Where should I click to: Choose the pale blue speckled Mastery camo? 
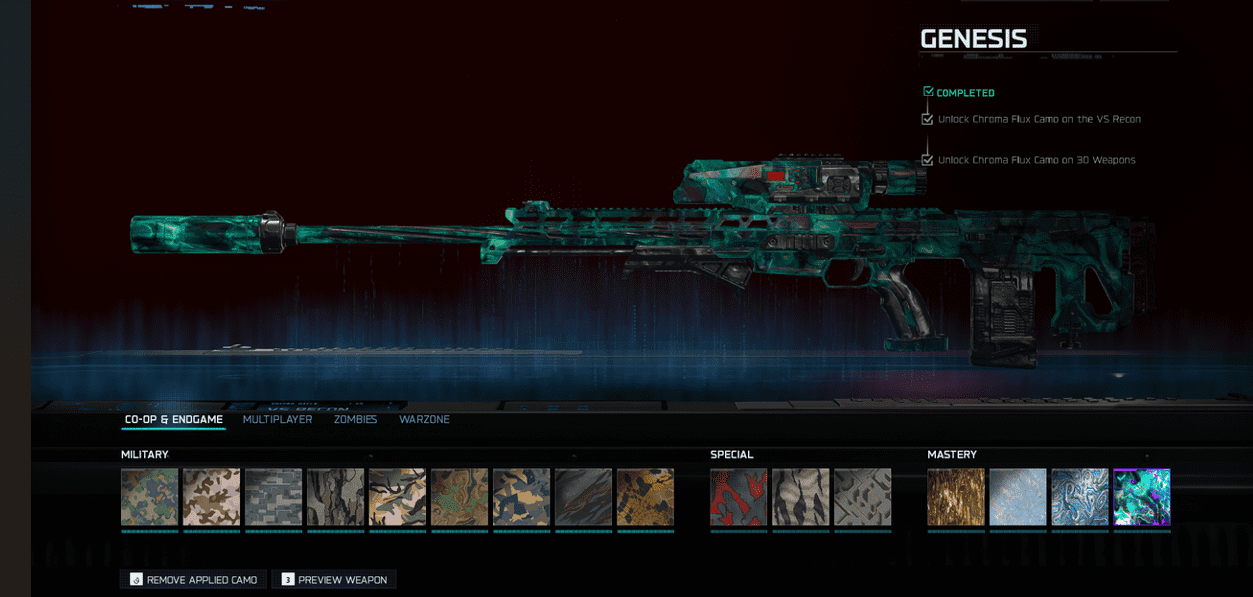[1017, 497]
